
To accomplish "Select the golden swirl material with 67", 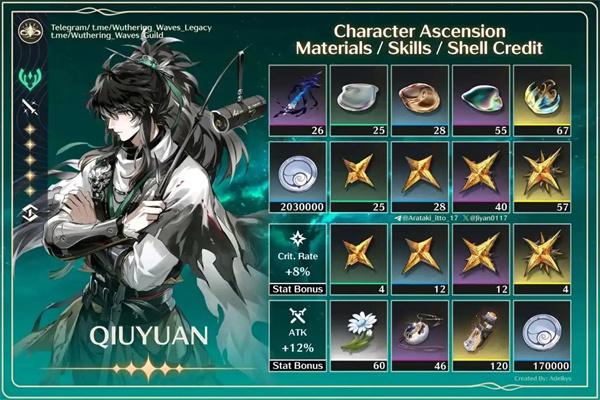I will (x=541, y=99).
